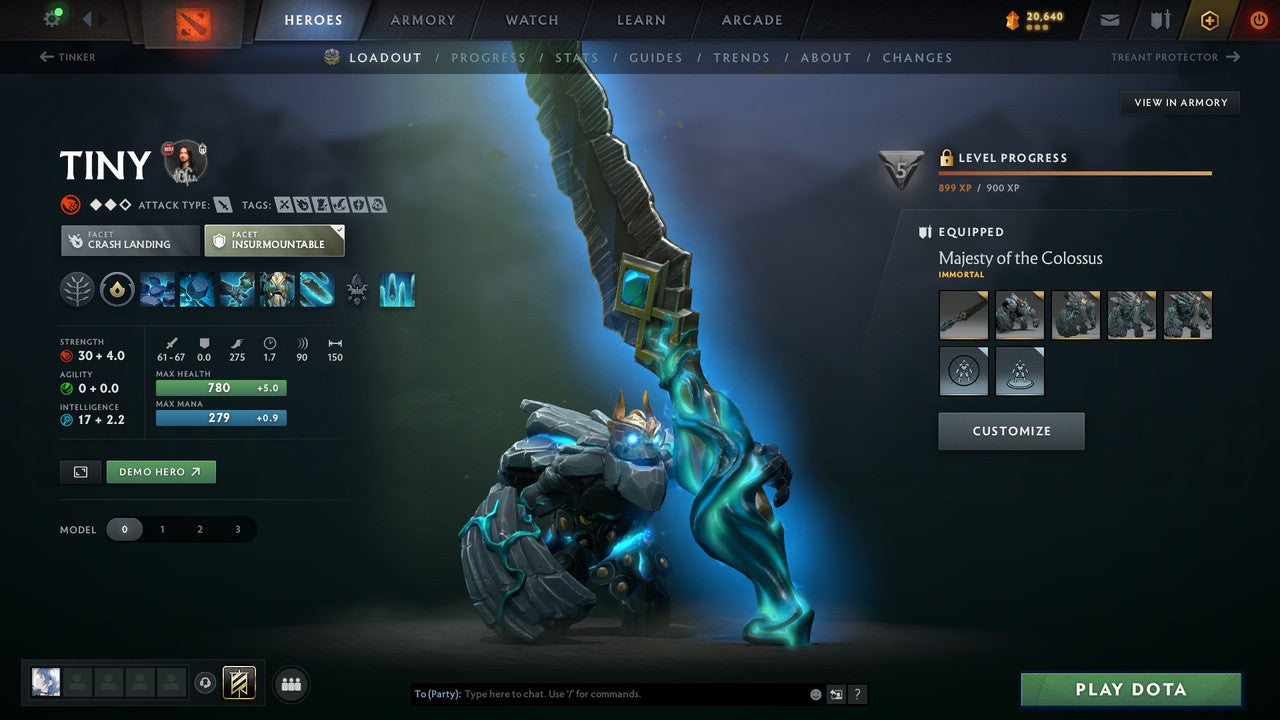Open the mail inbox envelope icon
Screen dimensions: 1280x720
coord(1108,19)
